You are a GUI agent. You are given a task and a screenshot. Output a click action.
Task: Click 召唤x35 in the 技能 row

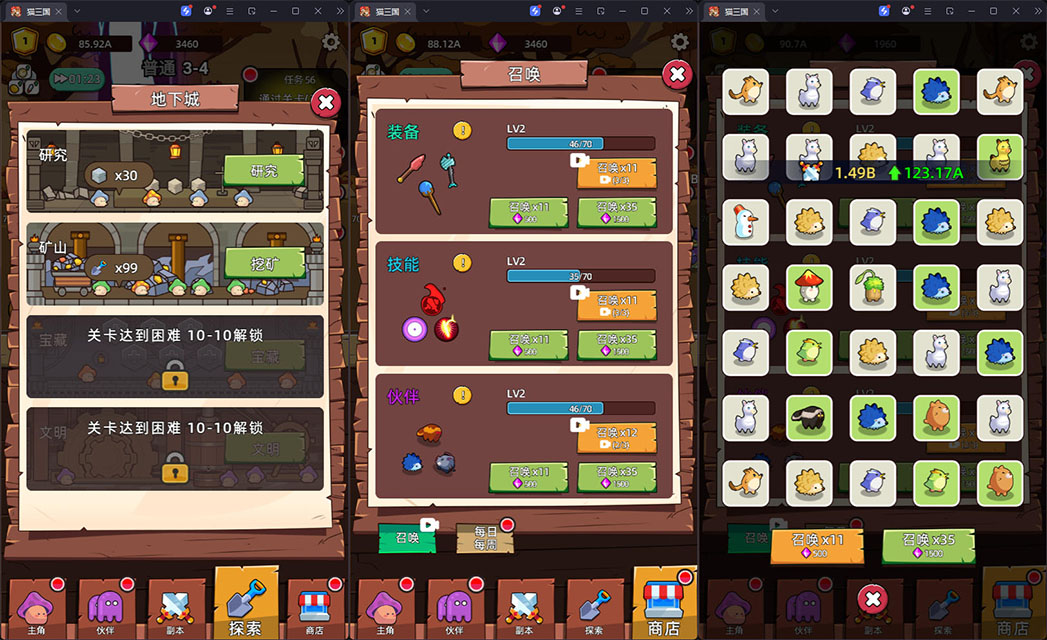coord(616,345)
